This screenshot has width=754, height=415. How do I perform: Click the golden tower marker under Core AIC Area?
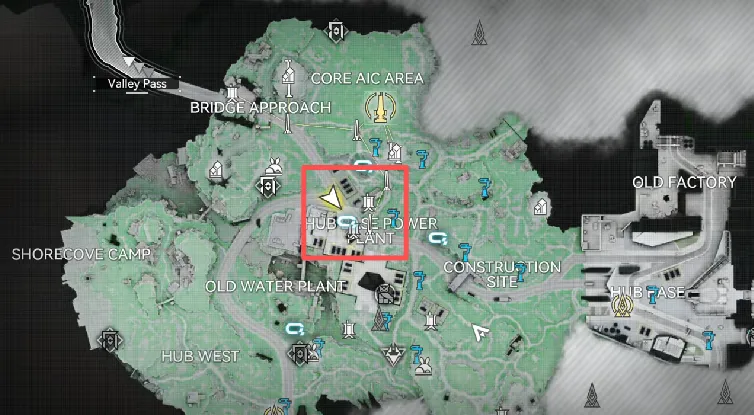click(379, 104)
